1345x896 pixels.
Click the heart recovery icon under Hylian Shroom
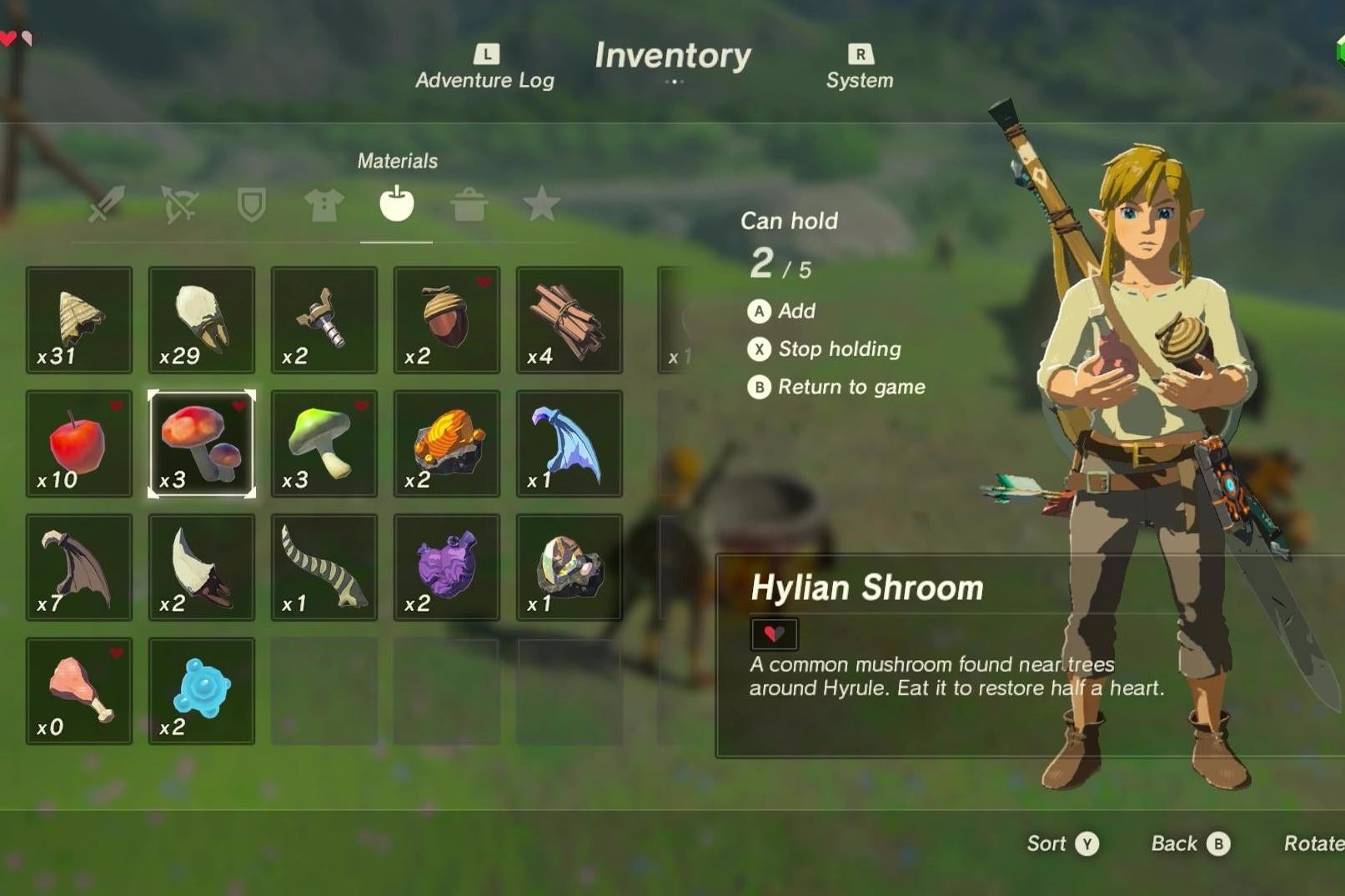pos(775,633)
